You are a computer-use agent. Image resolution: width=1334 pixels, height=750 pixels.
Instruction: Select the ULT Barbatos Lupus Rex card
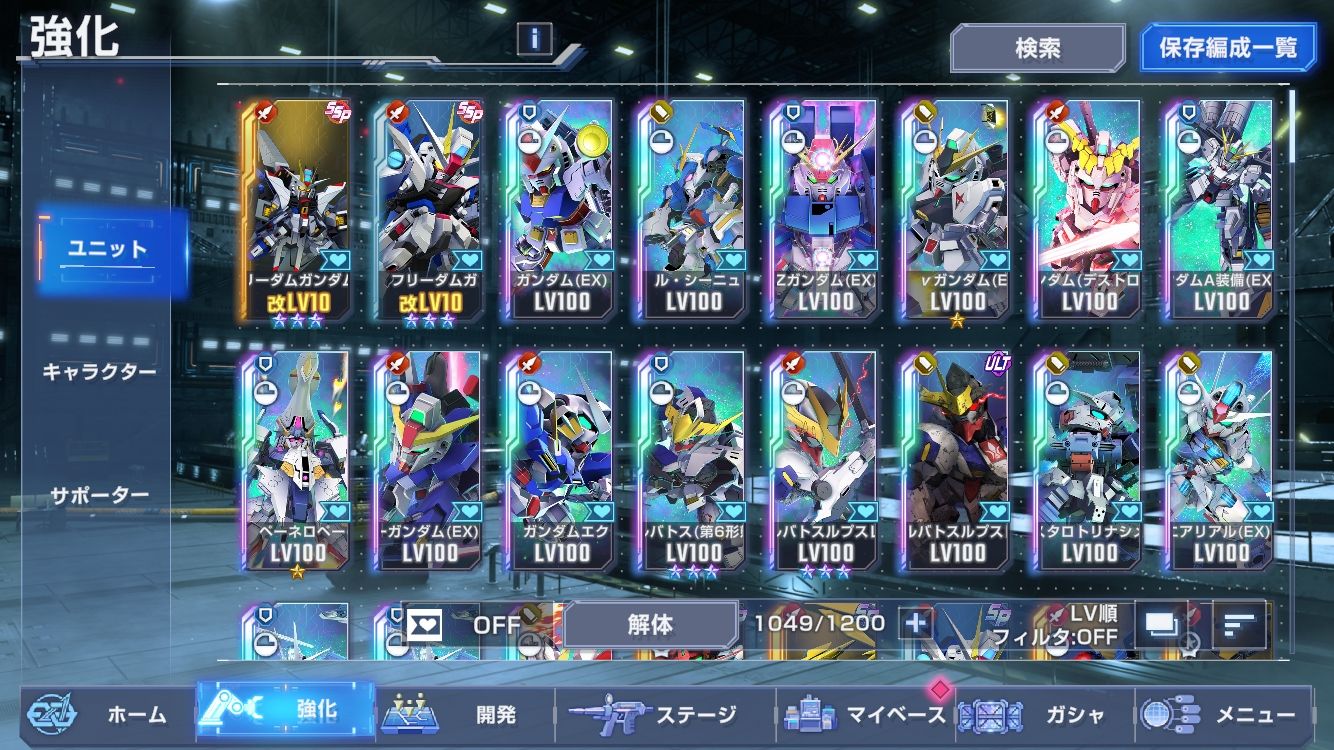click(x=957, y=460)
